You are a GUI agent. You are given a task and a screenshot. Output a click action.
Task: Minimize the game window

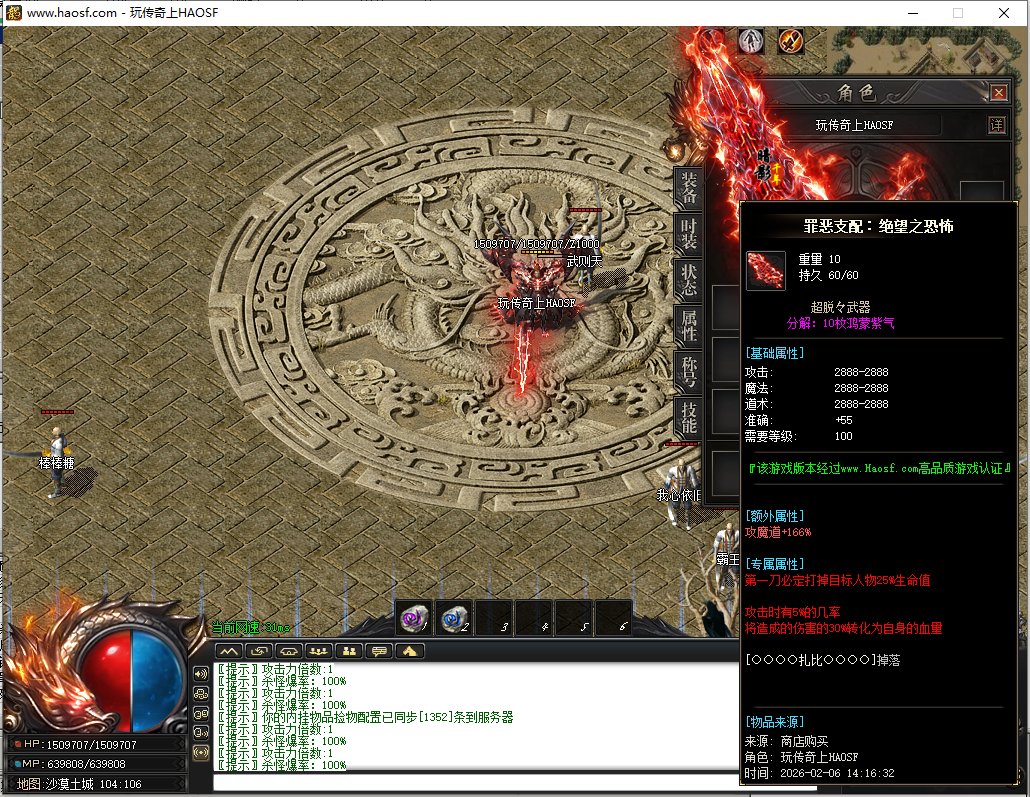[912, 13]
